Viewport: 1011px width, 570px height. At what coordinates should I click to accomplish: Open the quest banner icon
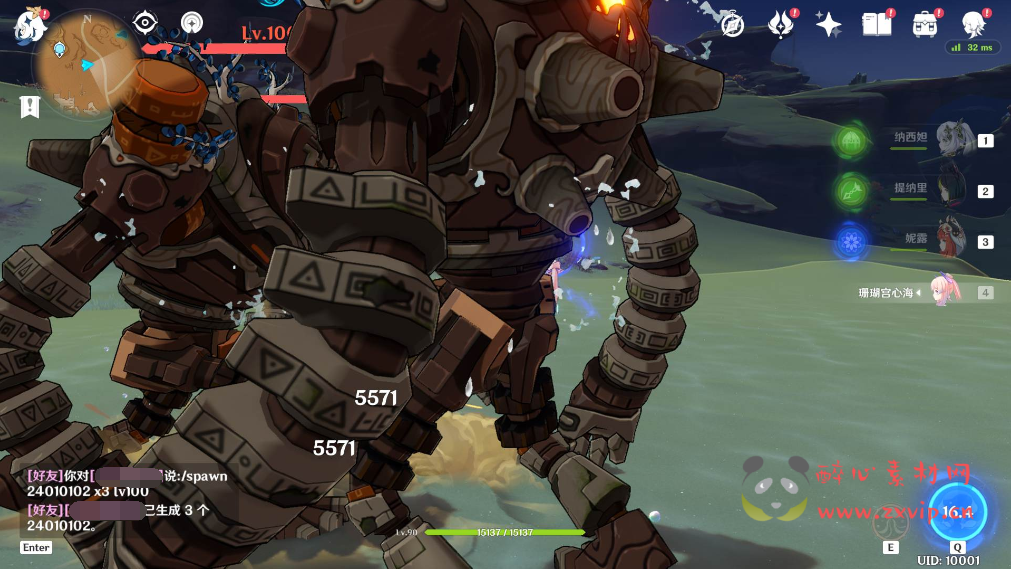tap(29, 106)
